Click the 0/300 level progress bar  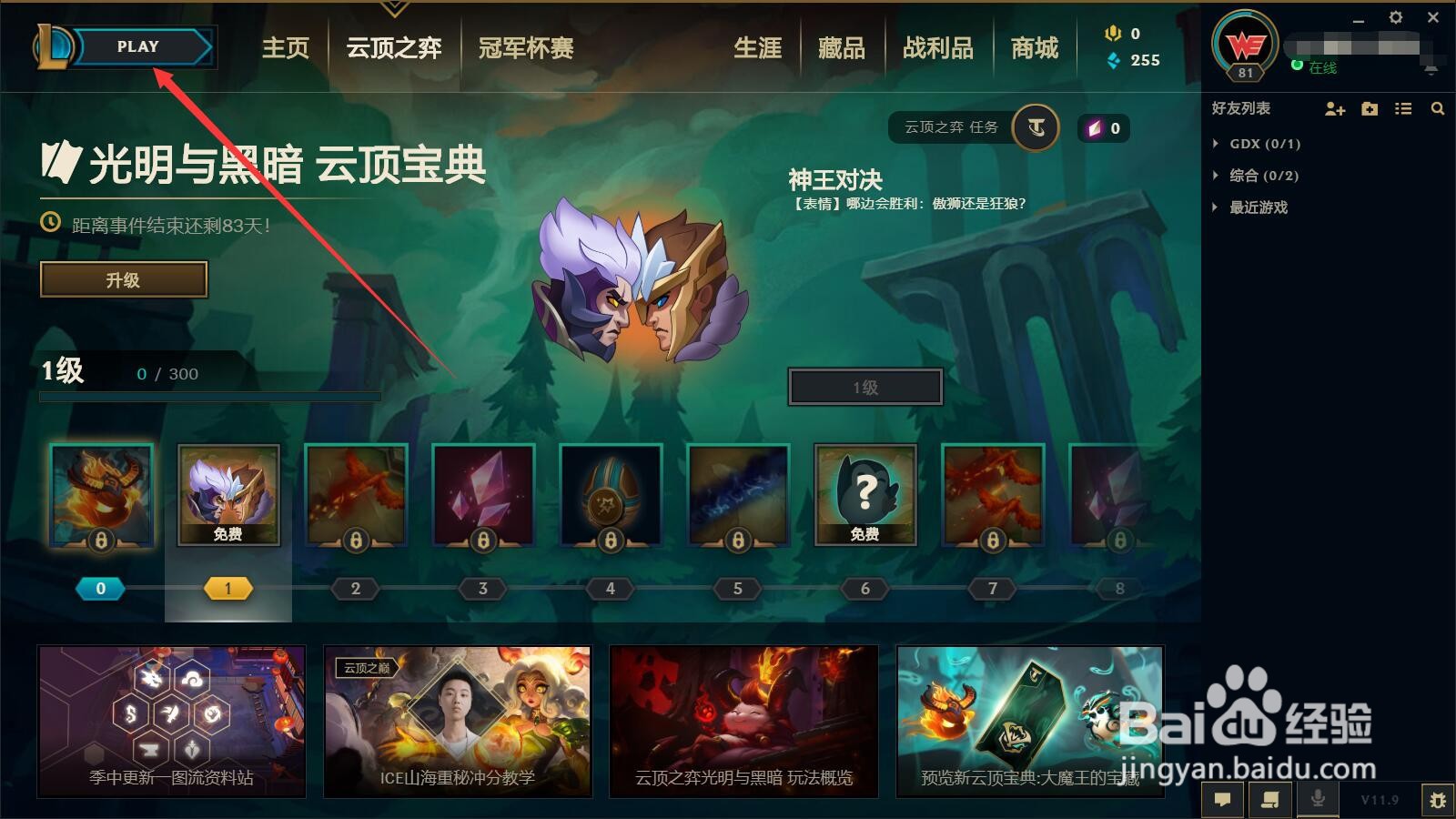[x=209, y=395]
